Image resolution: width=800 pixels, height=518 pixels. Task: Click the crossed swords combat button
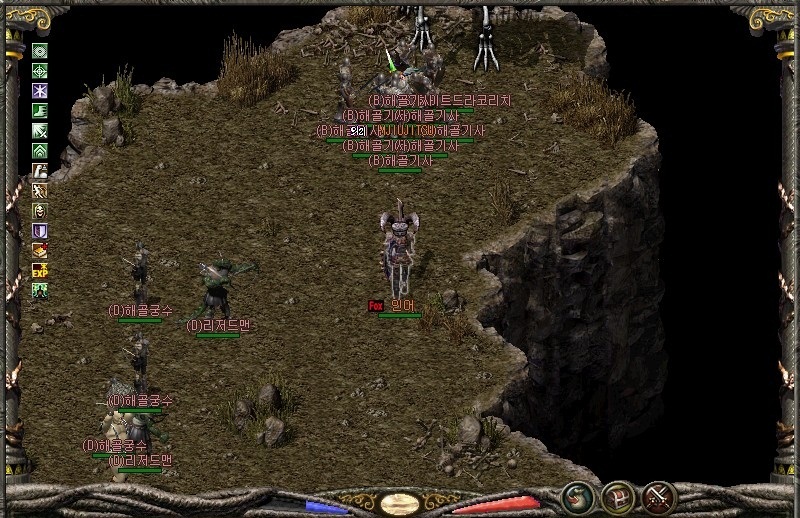[659, 495]
